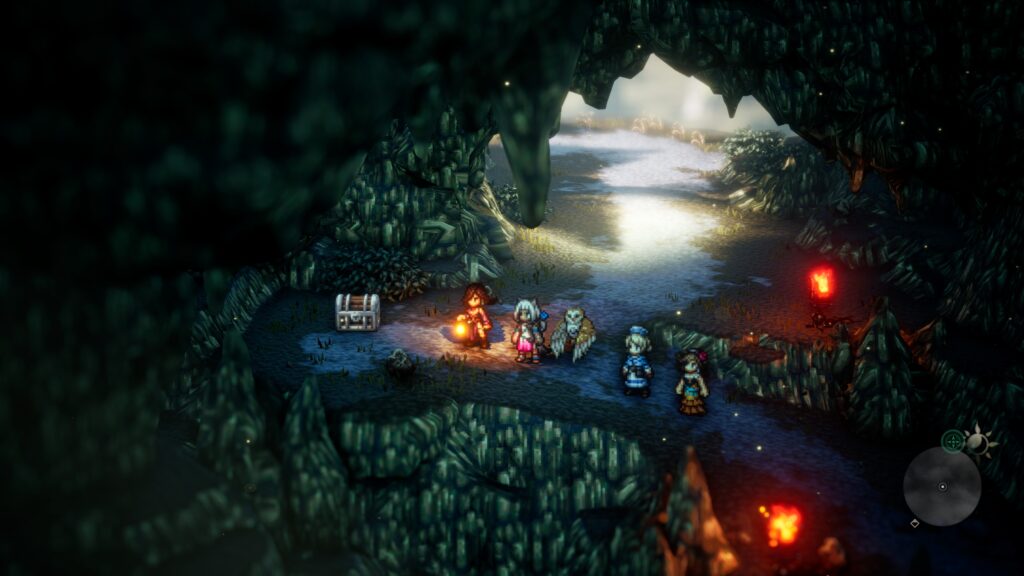Select the small diamond marker below the minimap
Viewport: 1024px width, 576px height.
click(x=914, y=523)
